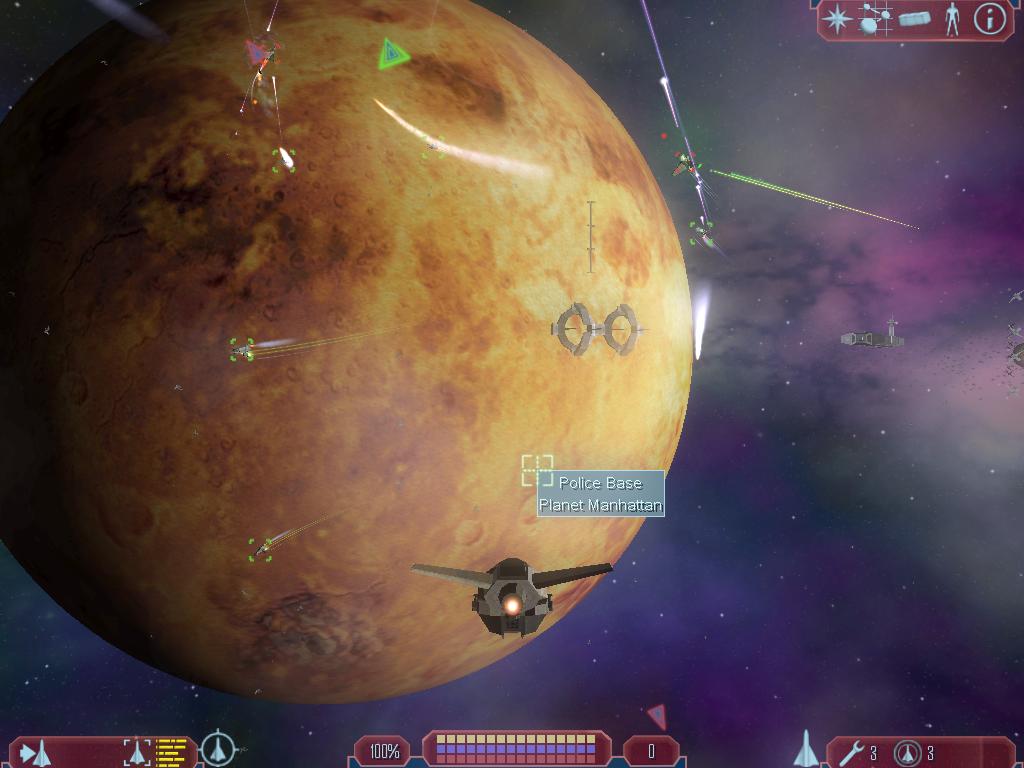Screen dimensions: 1024x768
Task: Open the Nav Map star icon
Action: tap(838, 19)
